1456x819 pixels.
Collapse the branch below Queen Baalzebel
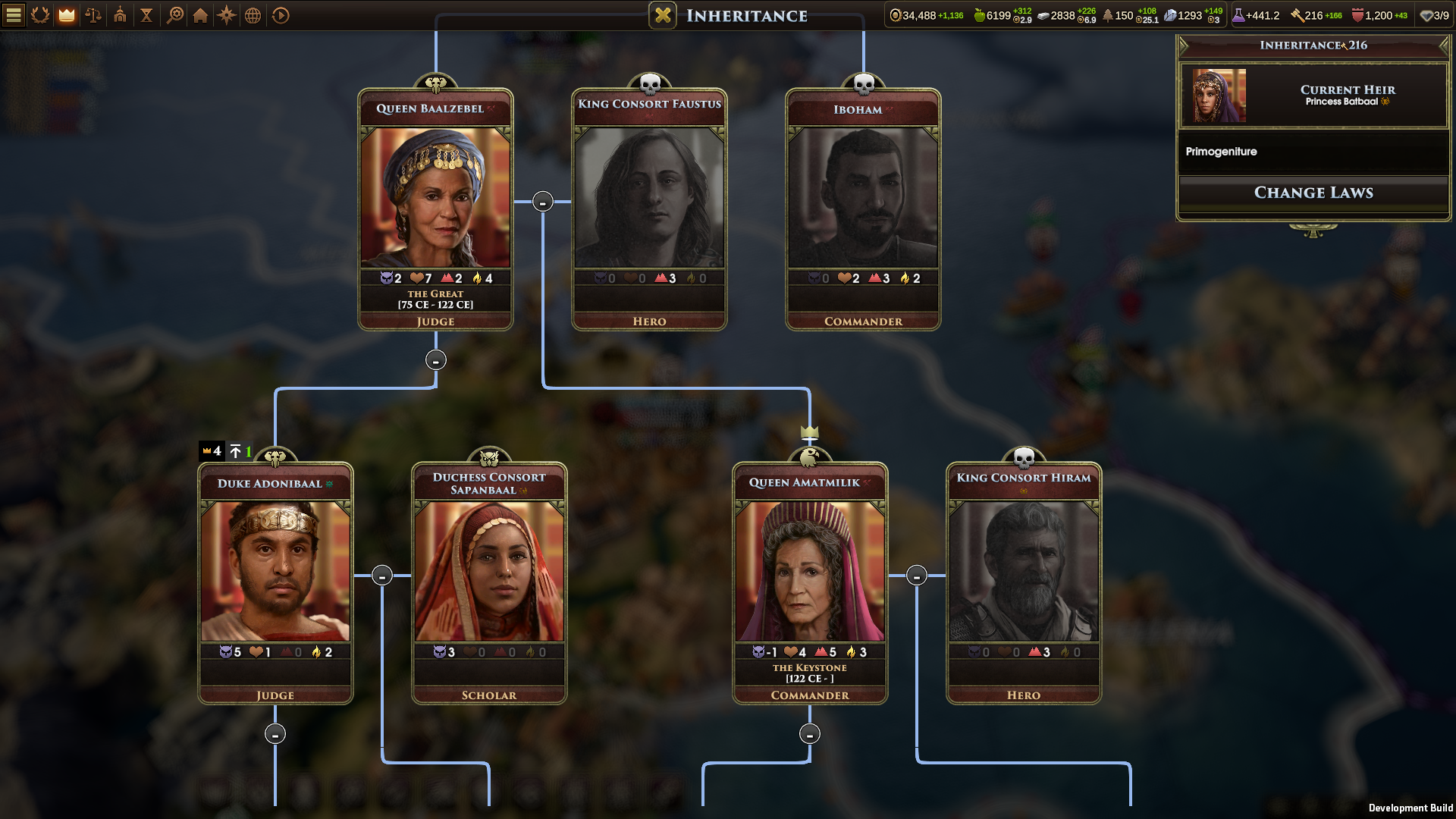(x=435, y=360)
